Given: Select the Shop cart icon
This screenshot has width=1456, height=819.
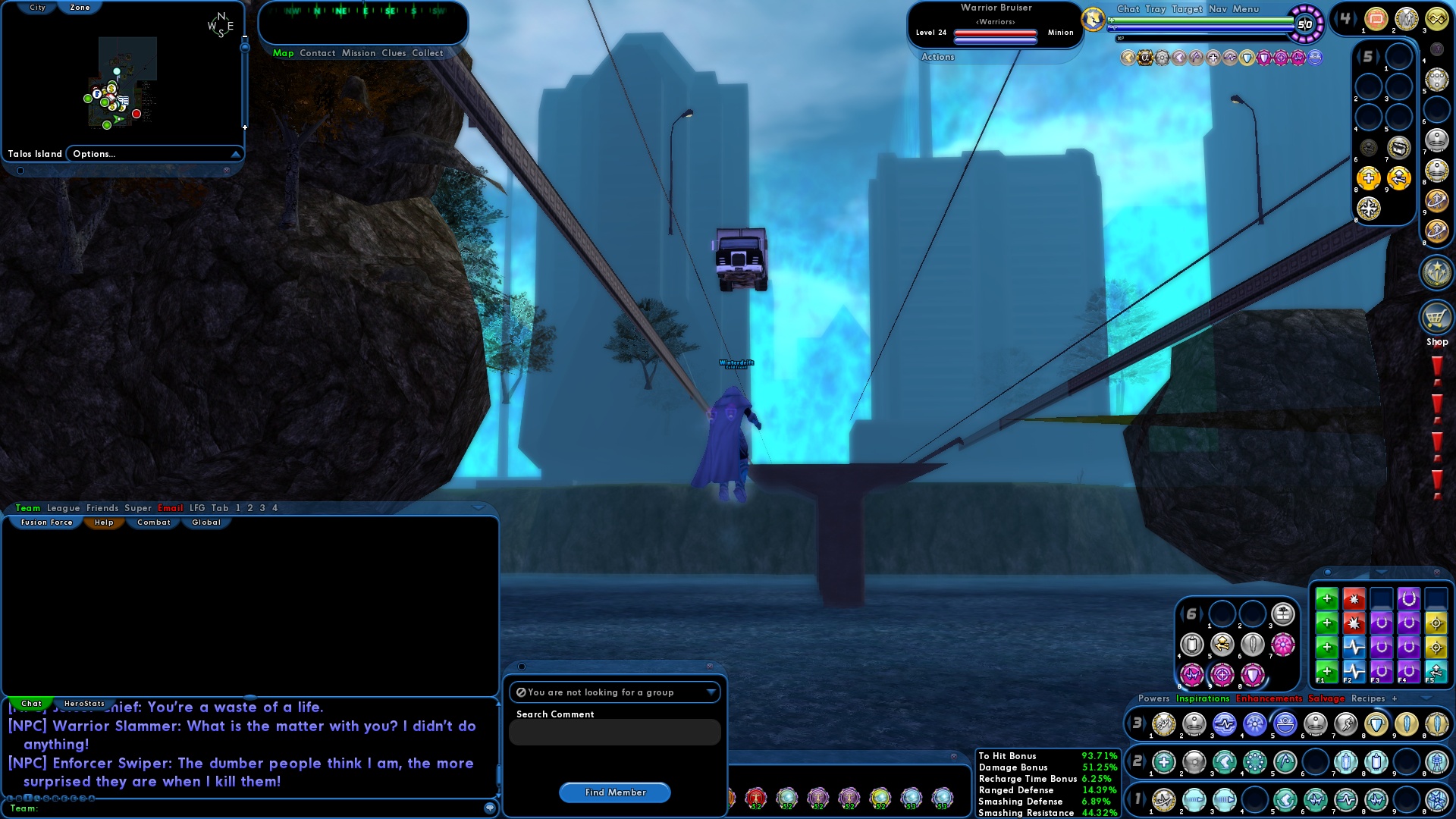Looking at the screenshot, I should pos(1437,318).
